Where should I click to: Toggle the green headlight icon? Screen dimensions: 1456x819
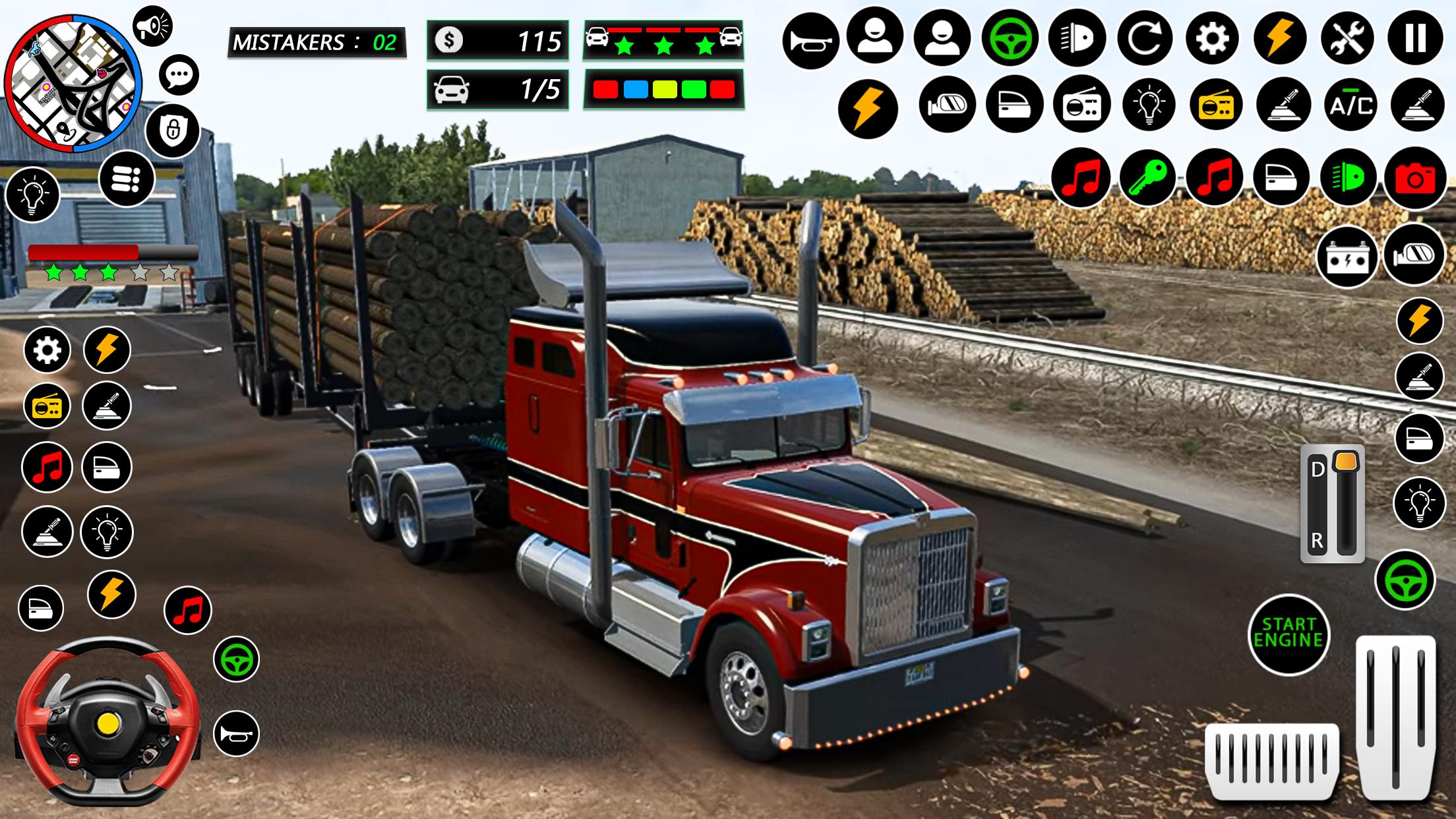tap(1348, 178)
